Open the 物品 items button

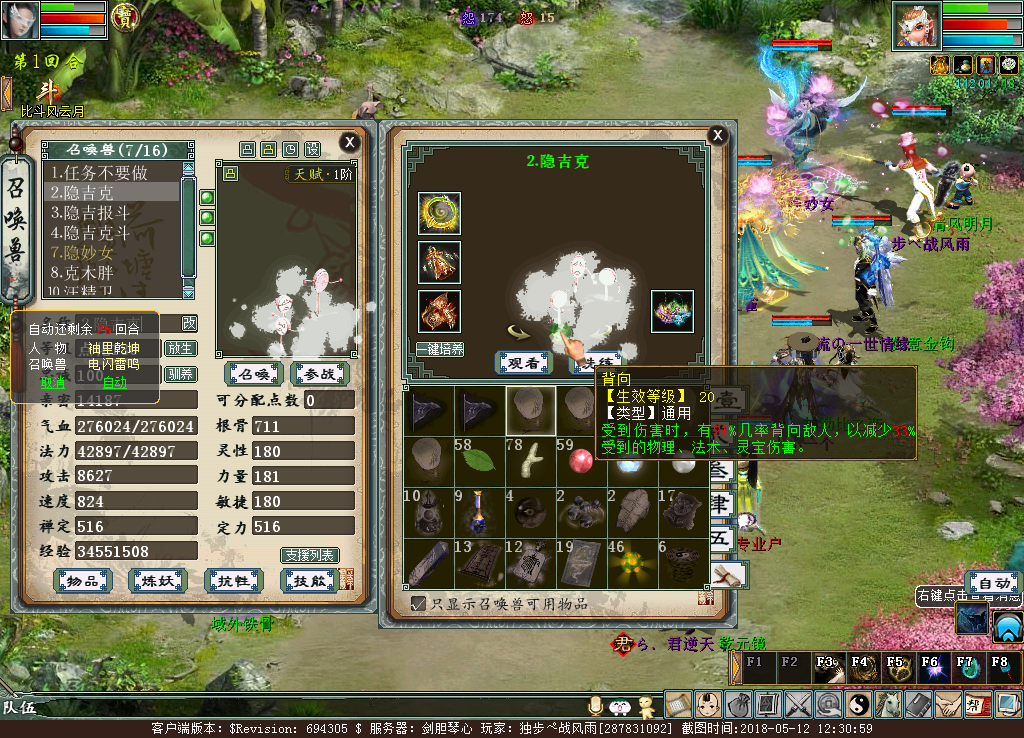tap(82, 581)
